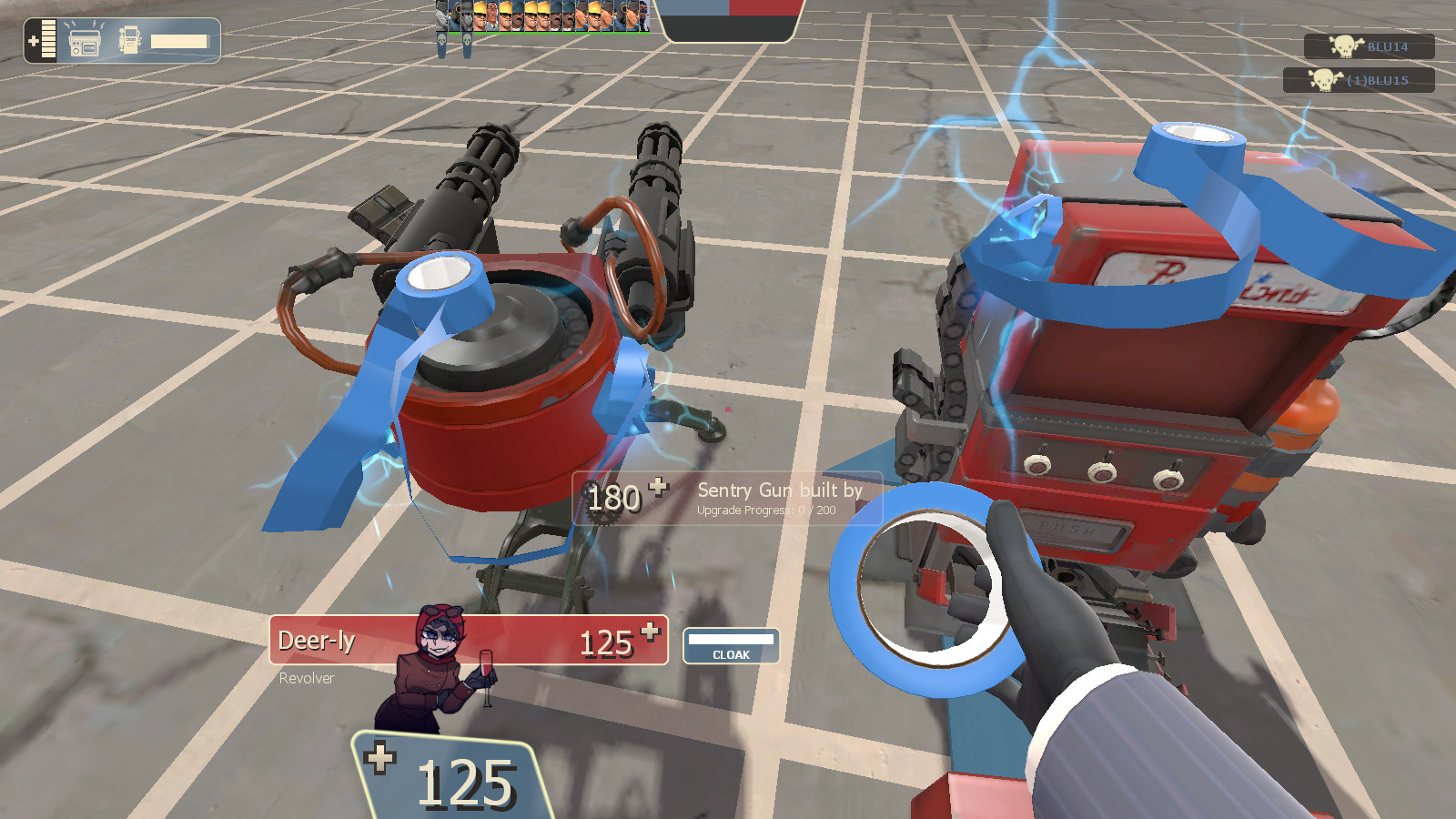
Task: Click the metal cross icon in top-left HUD
Action: pyautogui.click(x=33, y=40)
